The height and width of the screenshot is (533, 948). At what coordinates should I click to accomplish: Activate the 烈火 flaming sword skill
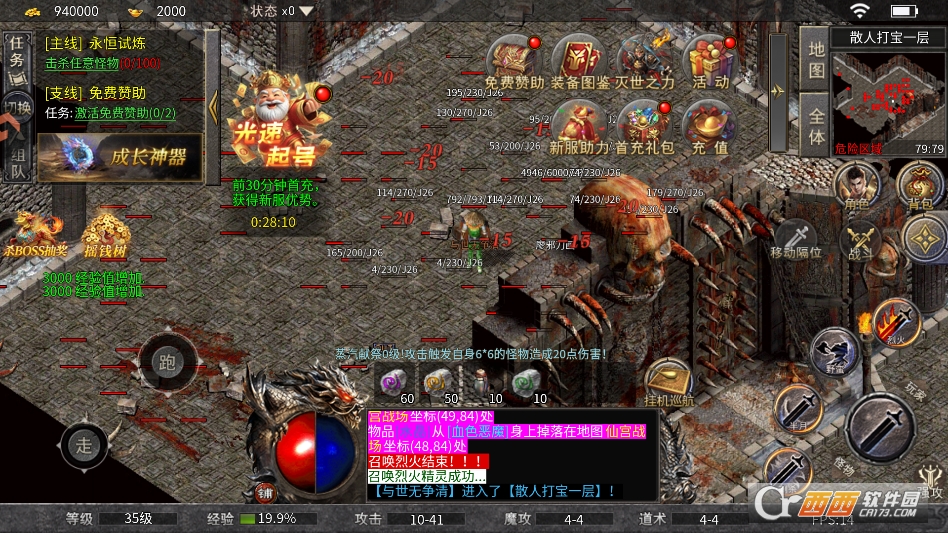click(895, 322)
